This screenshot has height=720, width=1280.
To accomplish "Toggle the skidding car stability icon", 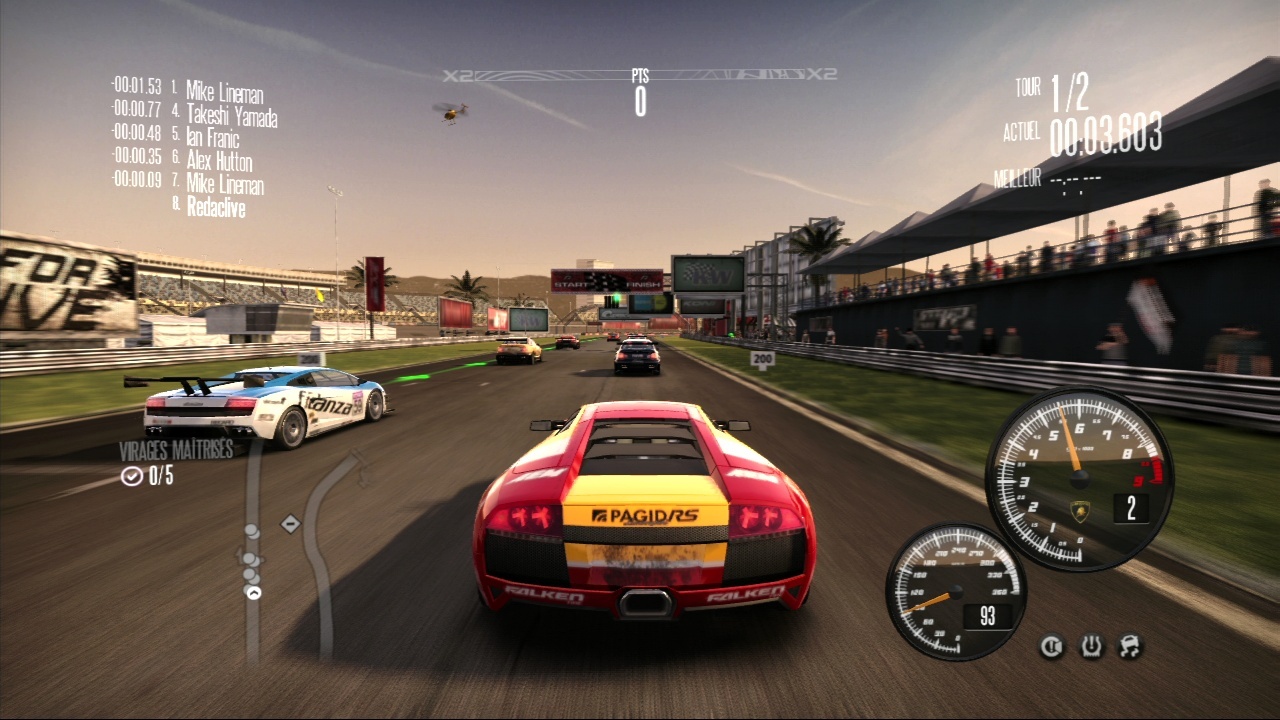I will [x=1130, y=647].
